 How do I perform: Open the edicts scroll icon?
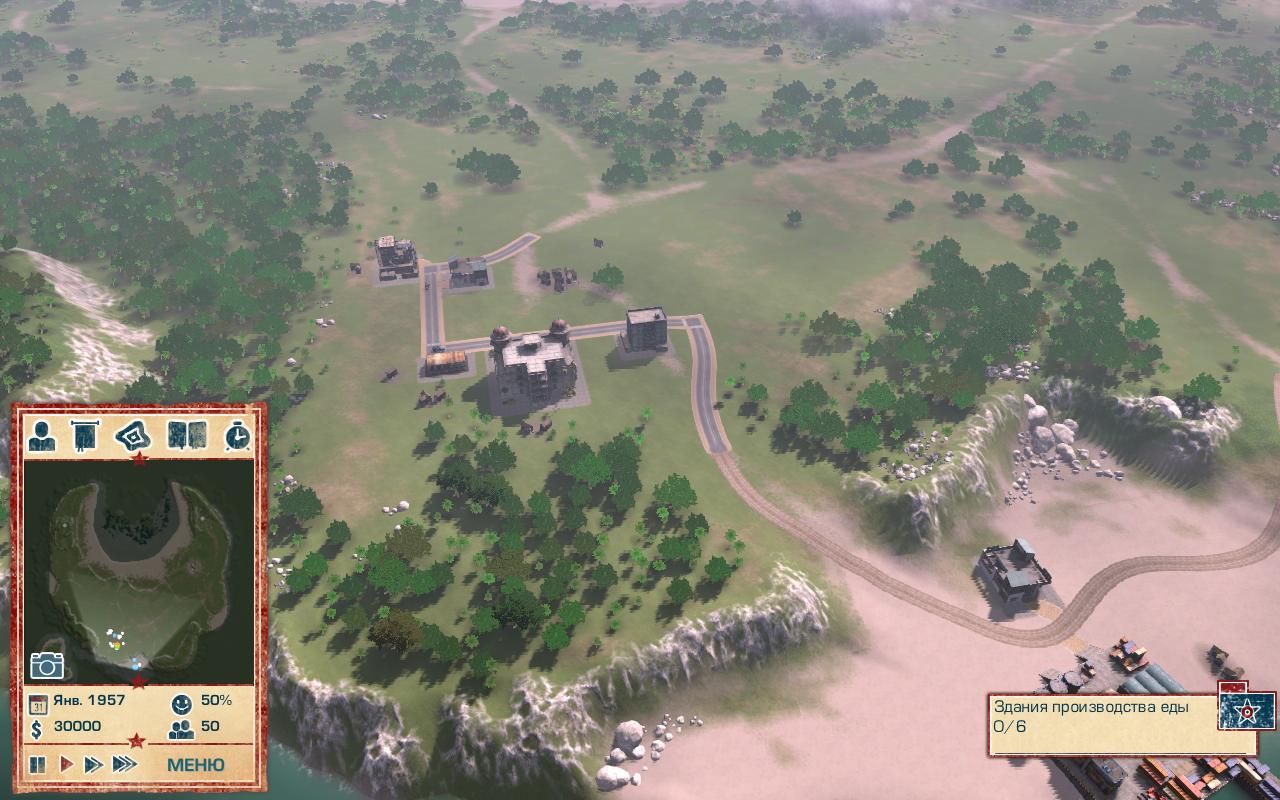[x=82, y=436]
